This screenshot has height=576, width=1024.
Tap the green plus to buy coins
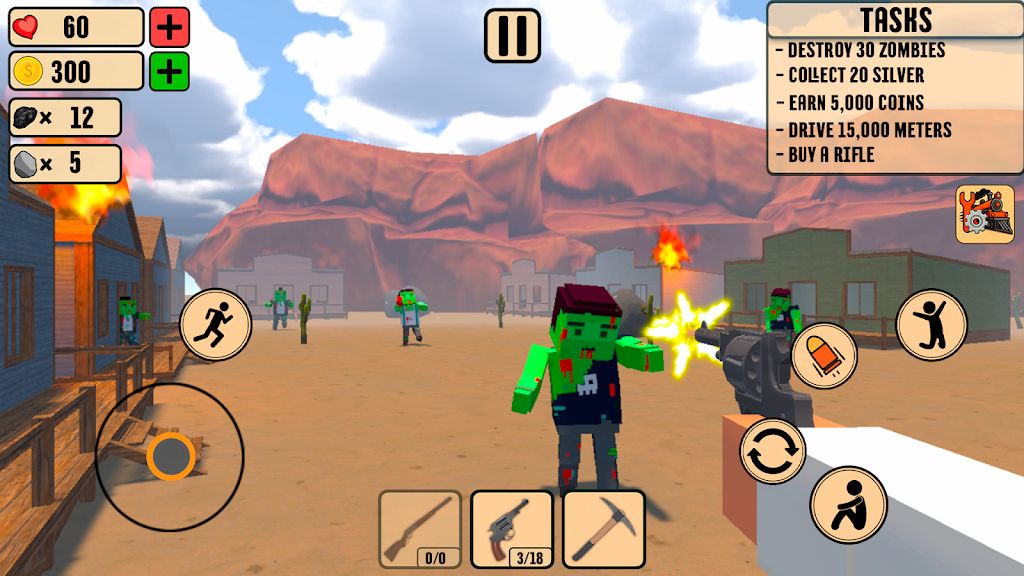point(170,71)
